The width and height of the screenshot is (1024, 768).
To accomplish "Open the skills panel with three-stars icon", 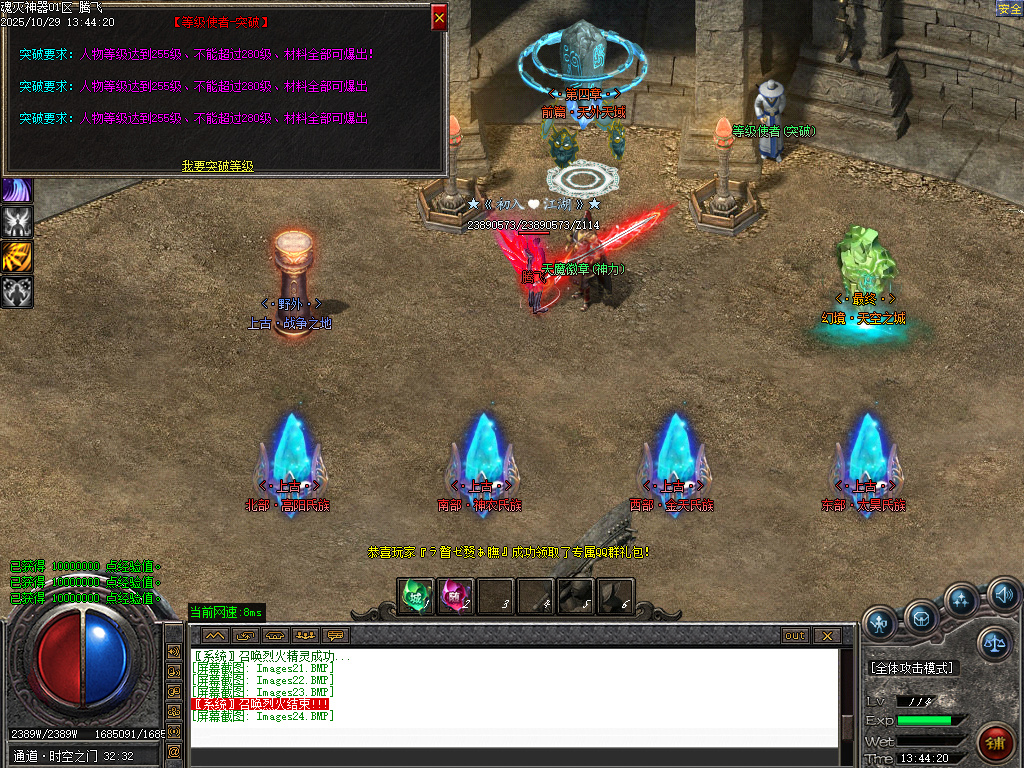I will point(961,601).
